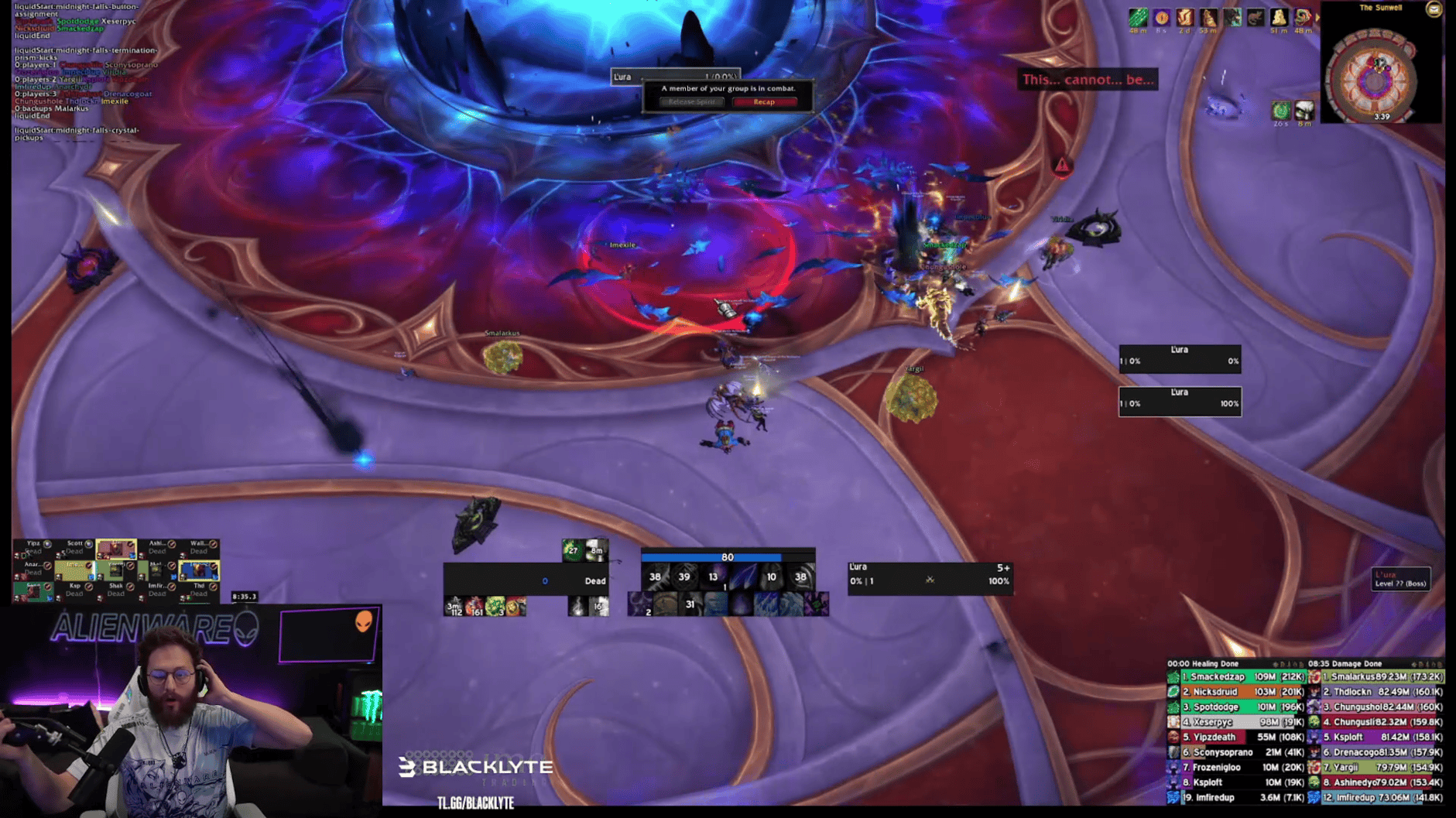The image size is (1456, 818).
Task: Select the Thd raid frame
Action: click(x=199, y=590)
